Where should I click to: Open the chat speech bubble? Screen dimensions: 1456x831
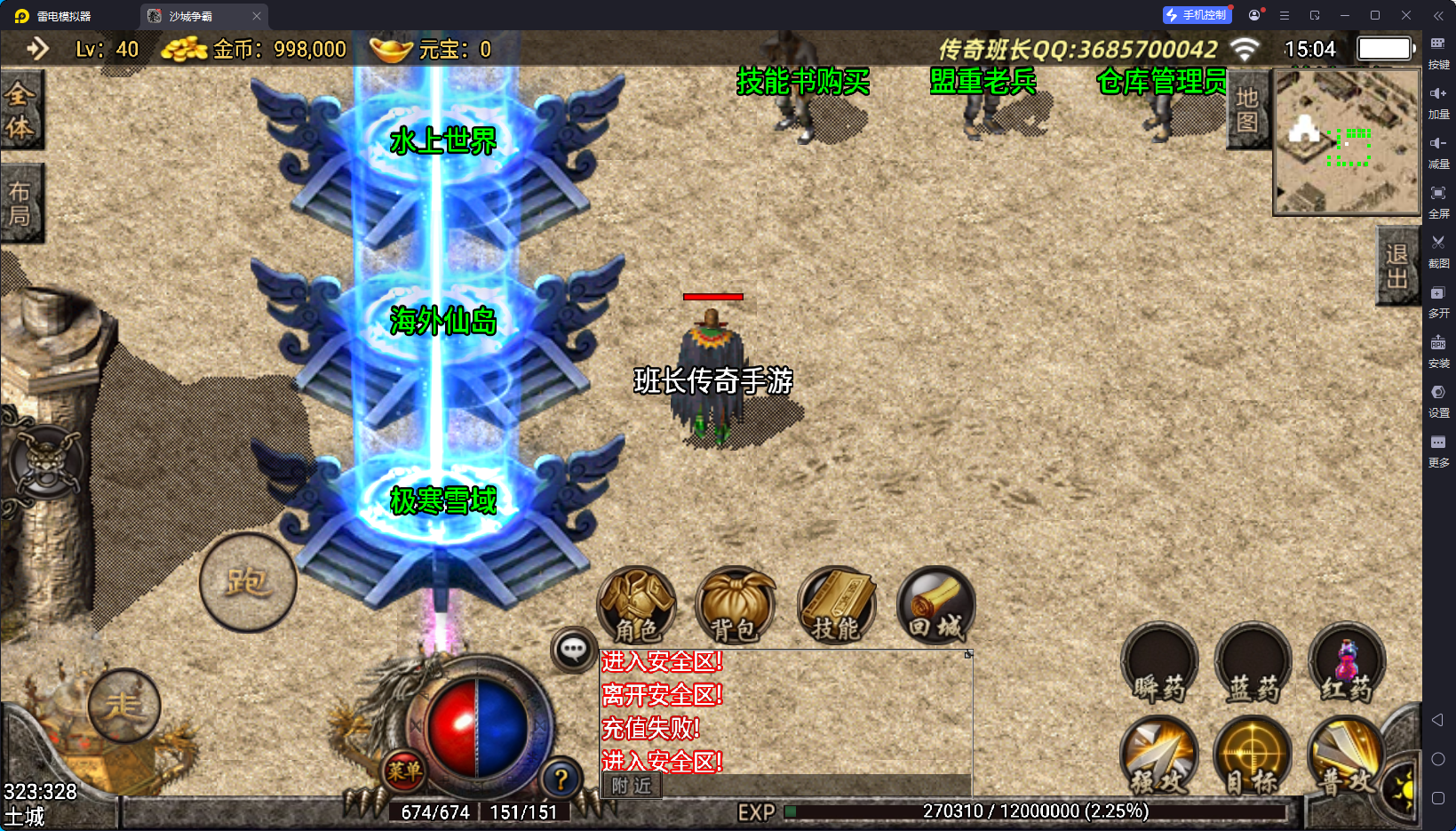coord(573,650)
